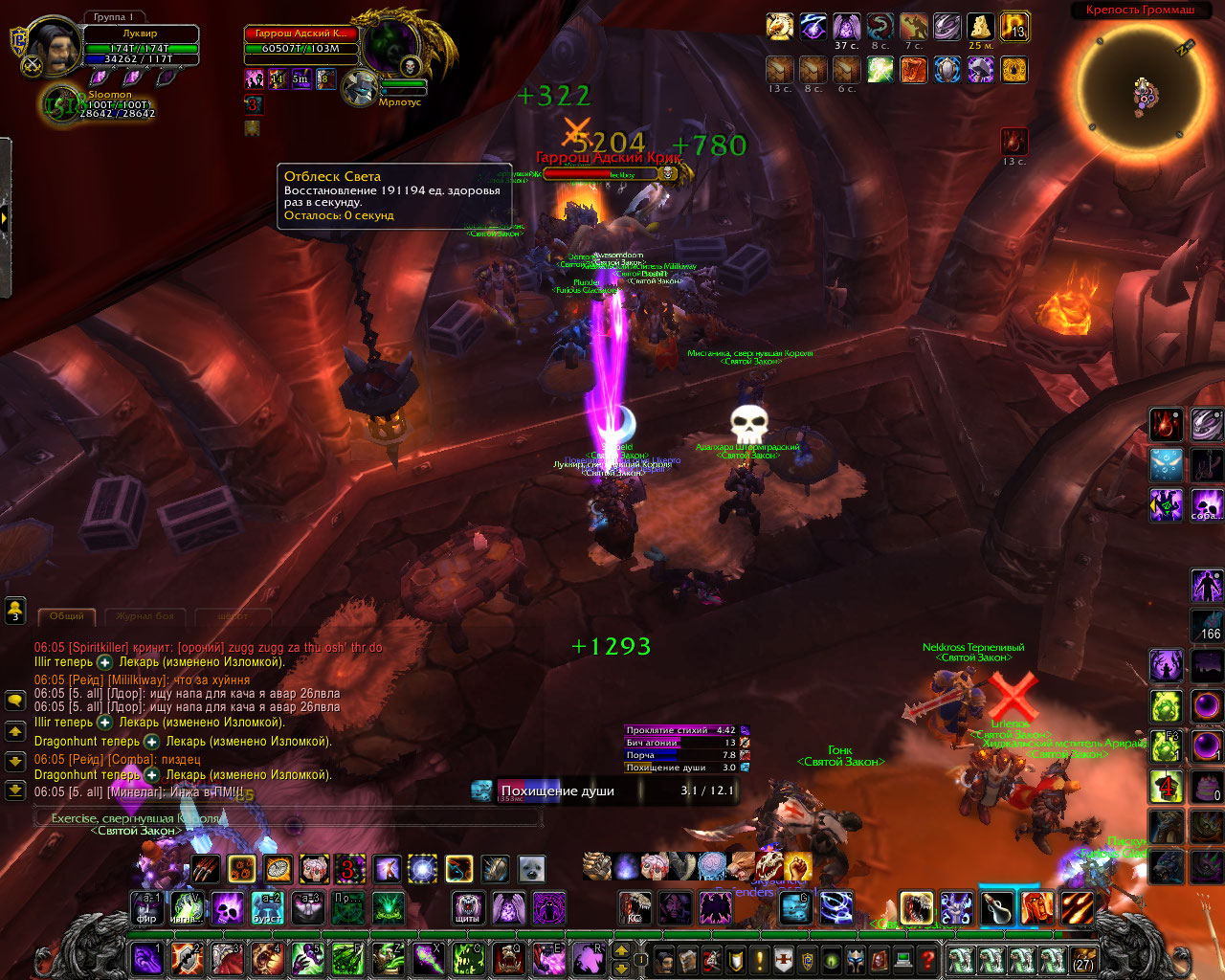Click the Группа 1 raid group label
This screenshot has width=1225, height=980.
pyautogui.click(x=113, y=17)
